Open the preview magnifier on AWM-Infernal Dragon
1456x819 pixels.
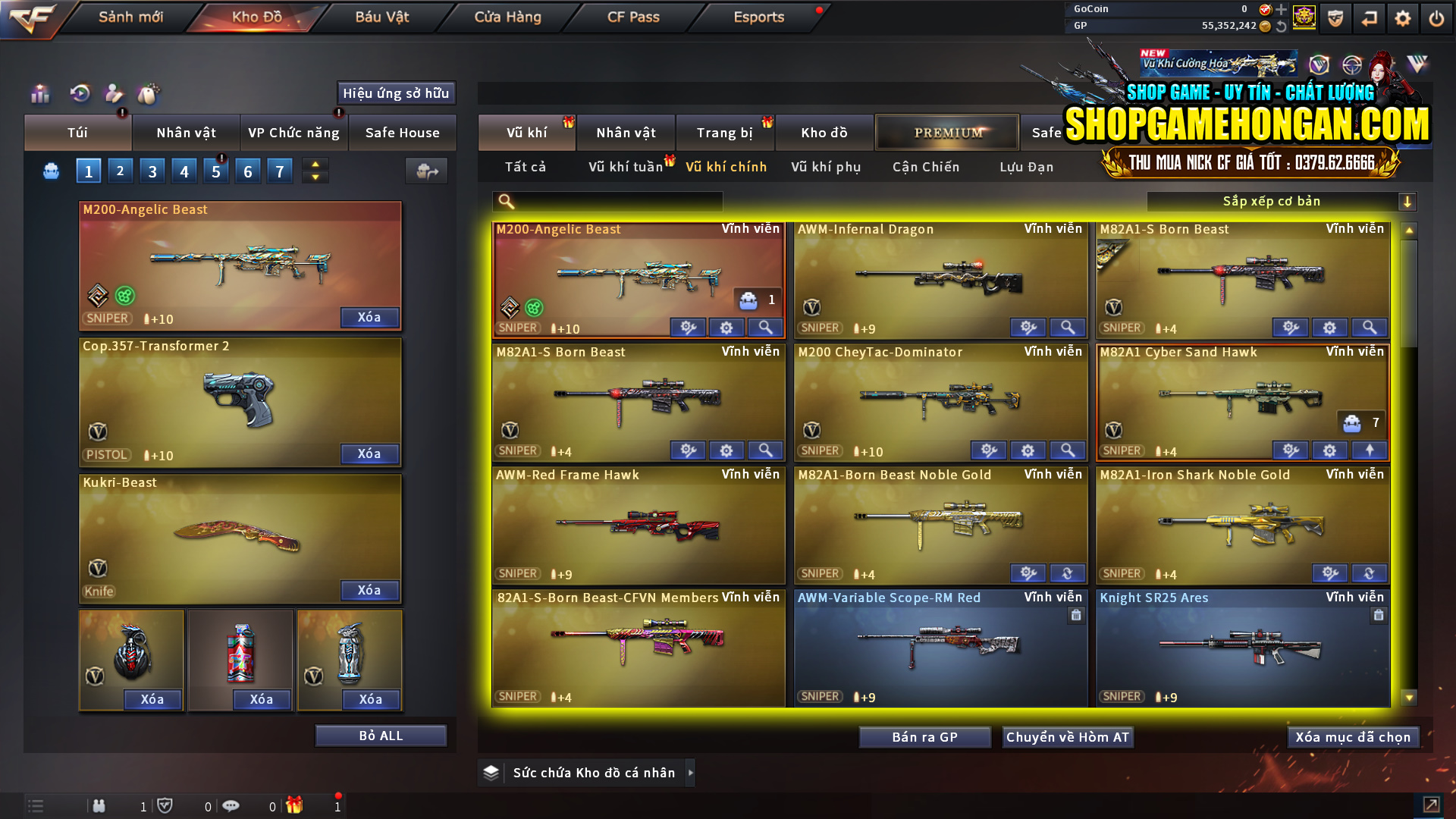[1068, 327]
